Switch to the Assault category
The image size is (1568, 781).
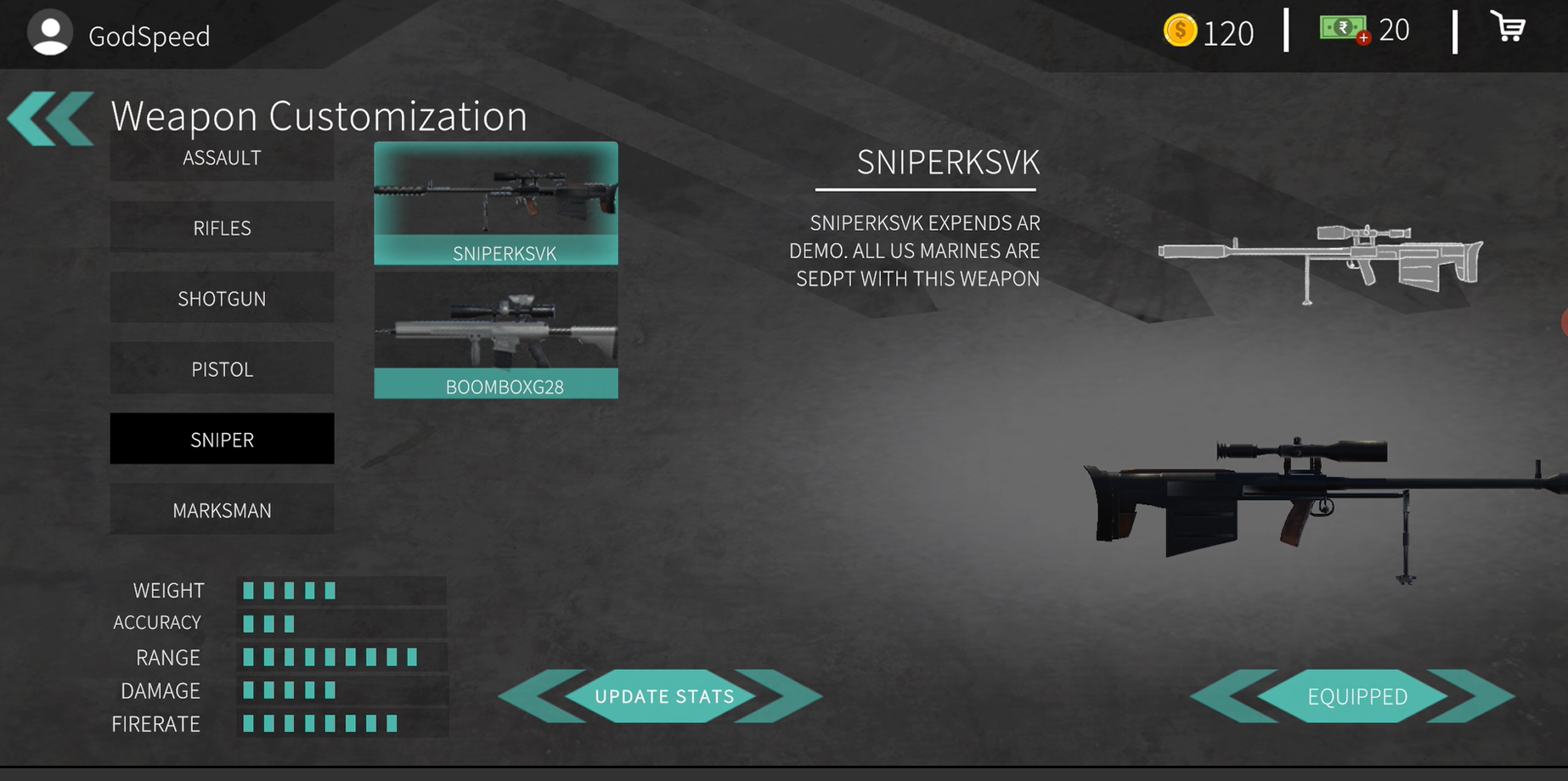(222, 160)
